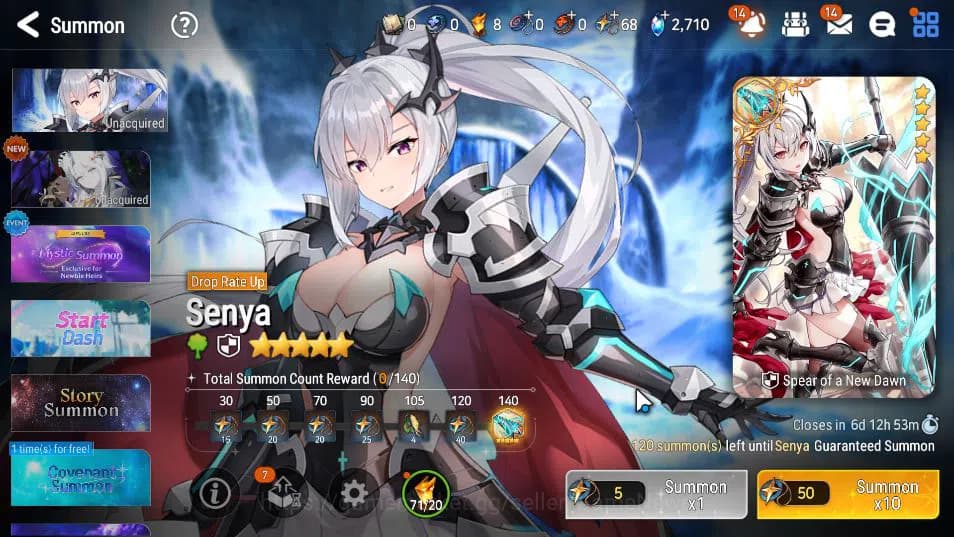Select the NEW banner below Senya's
954x537 pixels.
(x=80, y=179)
